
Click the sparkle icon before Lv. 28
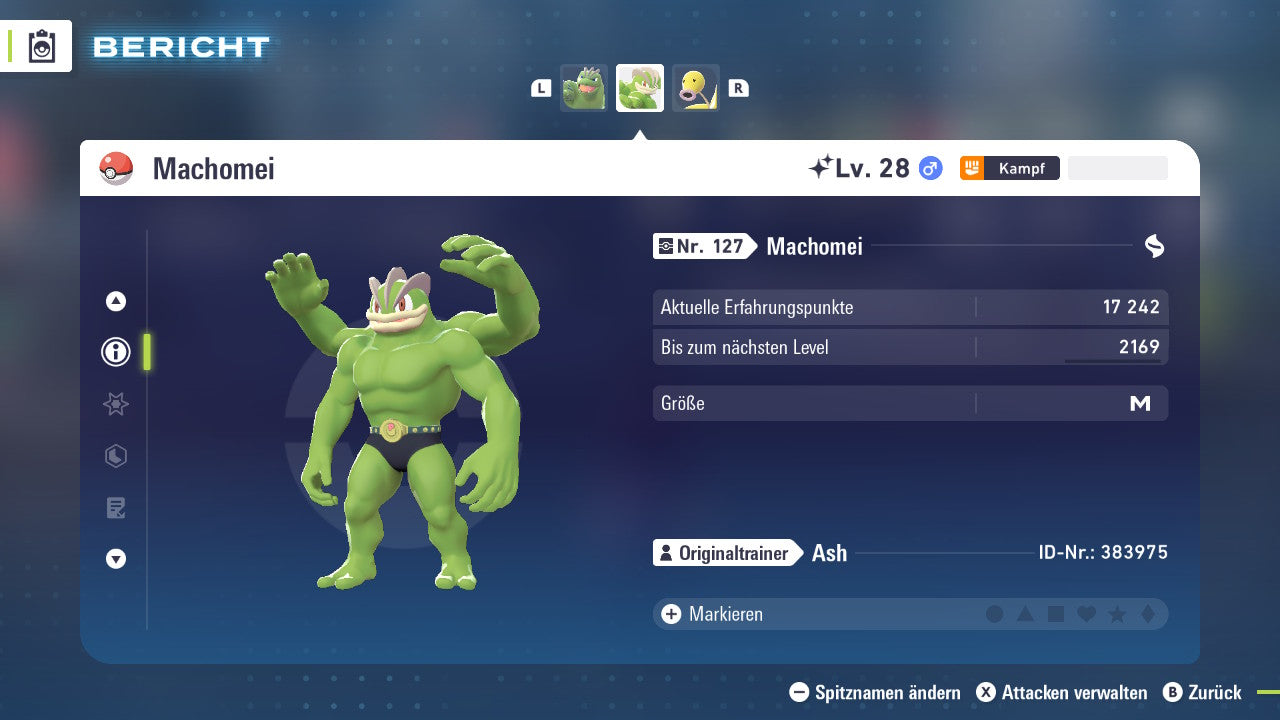click(x=822, y=166)
